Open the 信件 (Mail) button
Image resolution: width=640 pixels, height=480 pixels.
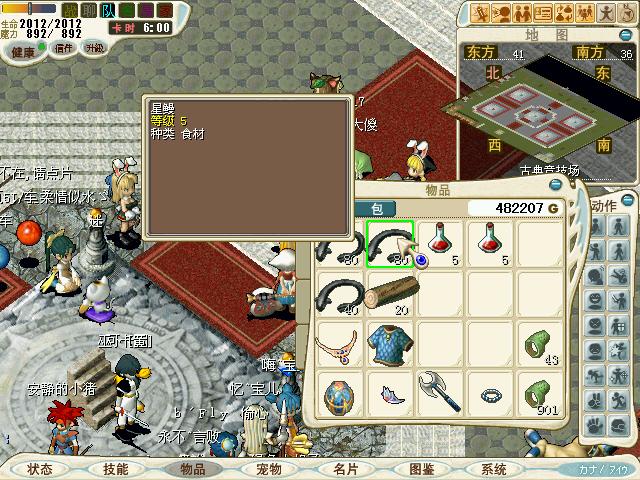pyautogui.click(x=63, y=48)
